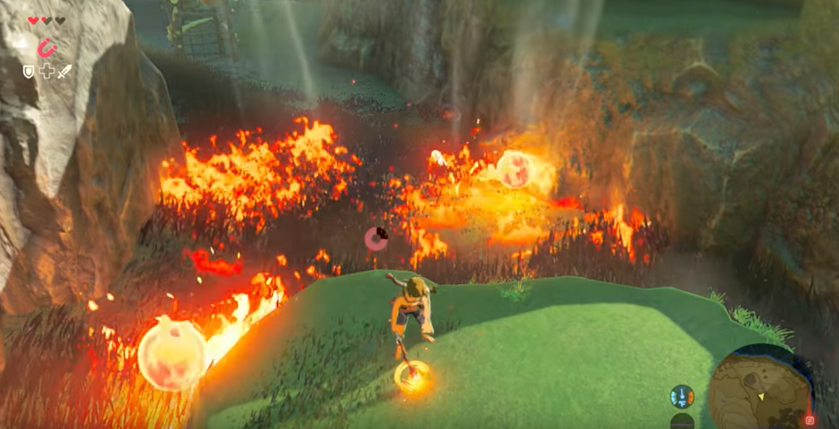The width and height of the screenshot is (839, 429).
Task: Open the shield quick-select icon
Action: coord(29,72)
